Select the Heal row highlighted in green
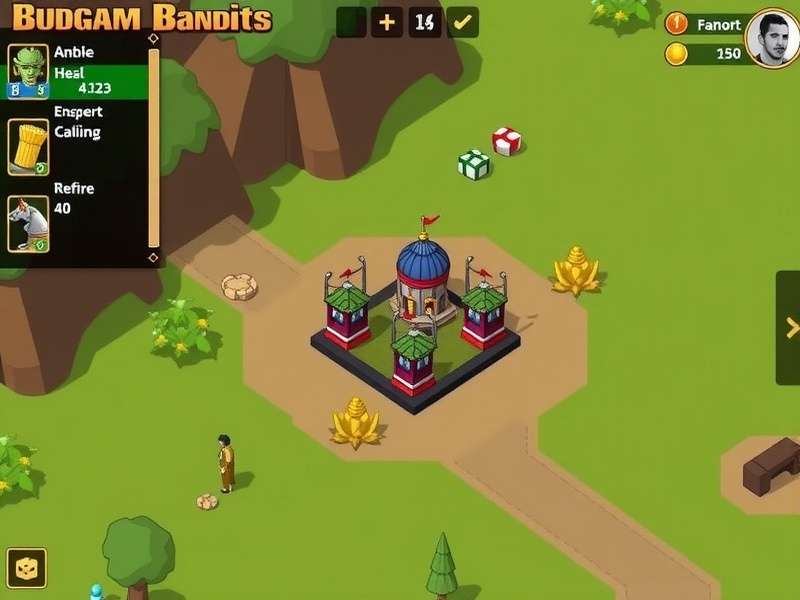800x600 pixels. coord(98,81)
